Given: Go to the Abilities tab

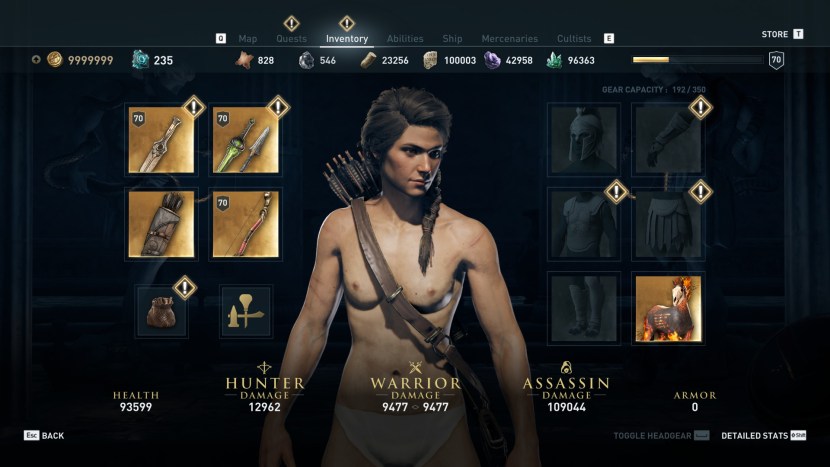Looking at the screenshot, I should click(405, 39).
